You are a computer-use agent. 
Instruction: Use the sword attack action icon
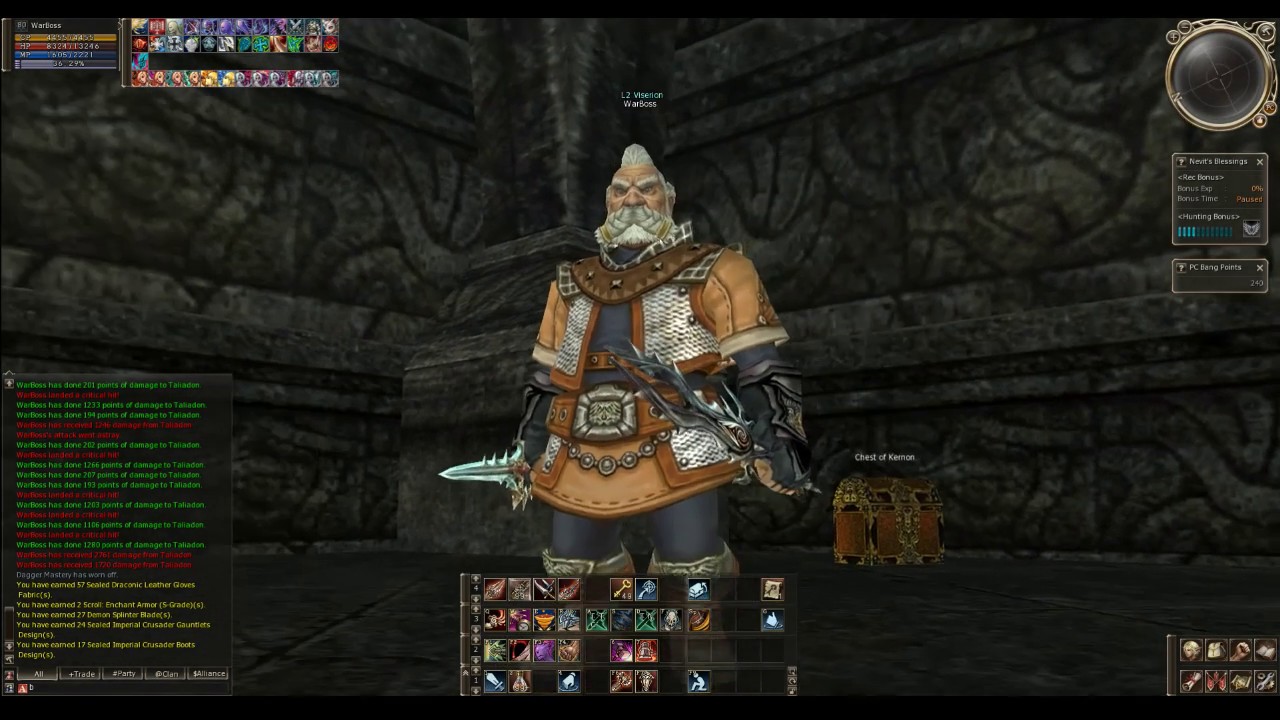click(x=495, y=682)
